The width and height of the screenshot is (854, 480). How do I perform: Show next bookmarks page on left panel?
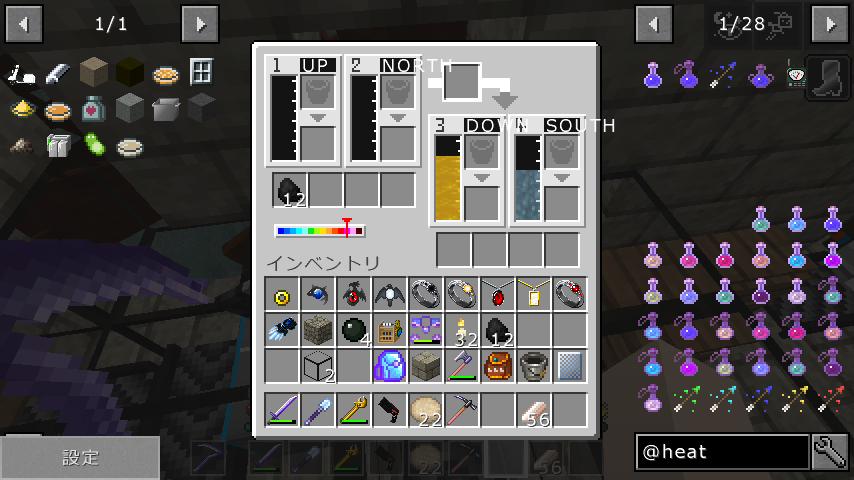click(200, 23)
